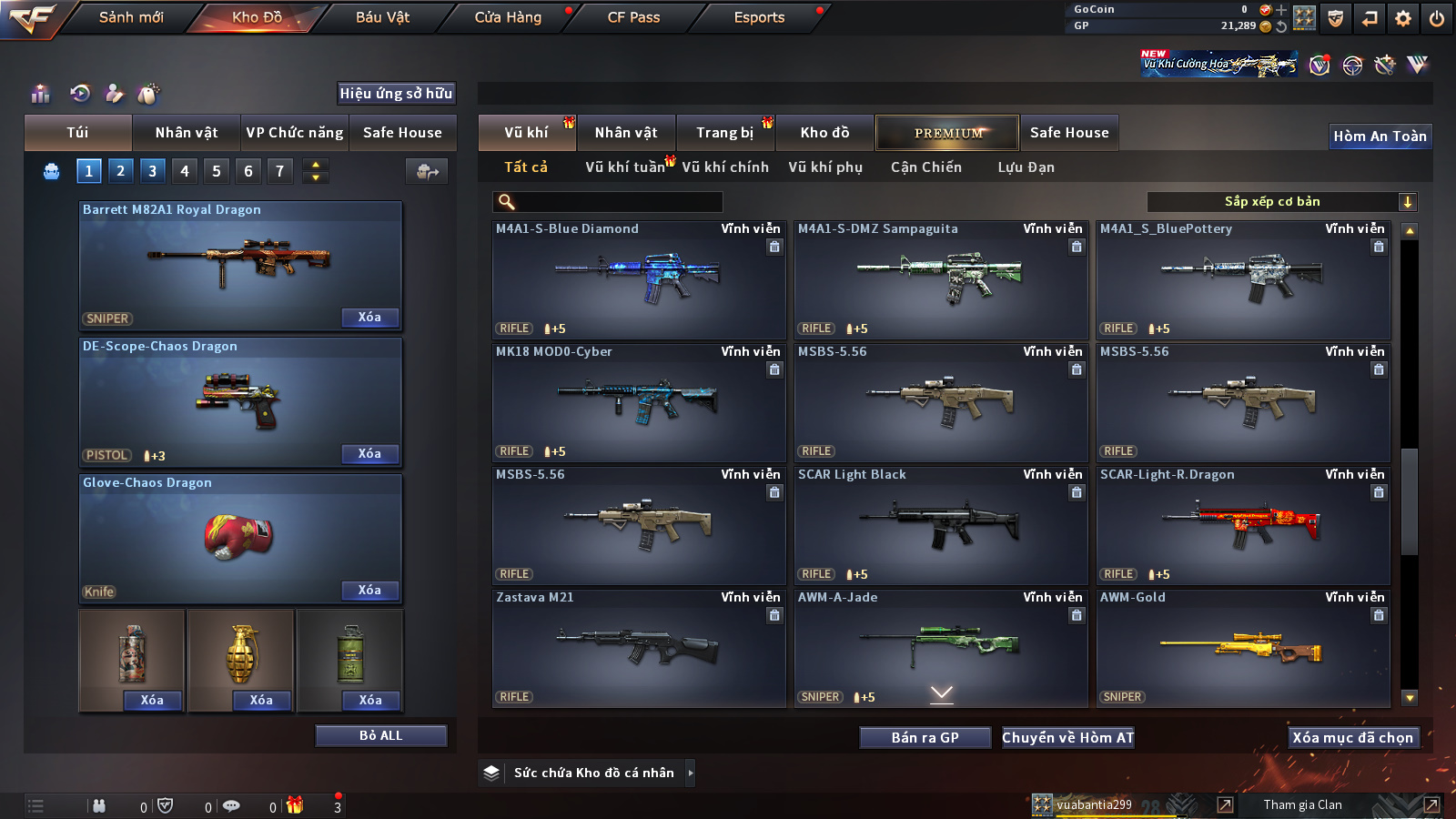Image resolution: width=1456 pixels, height=819 pixels.
Task: Open the PREMIUM tab
Action: [x=947, y=133]
